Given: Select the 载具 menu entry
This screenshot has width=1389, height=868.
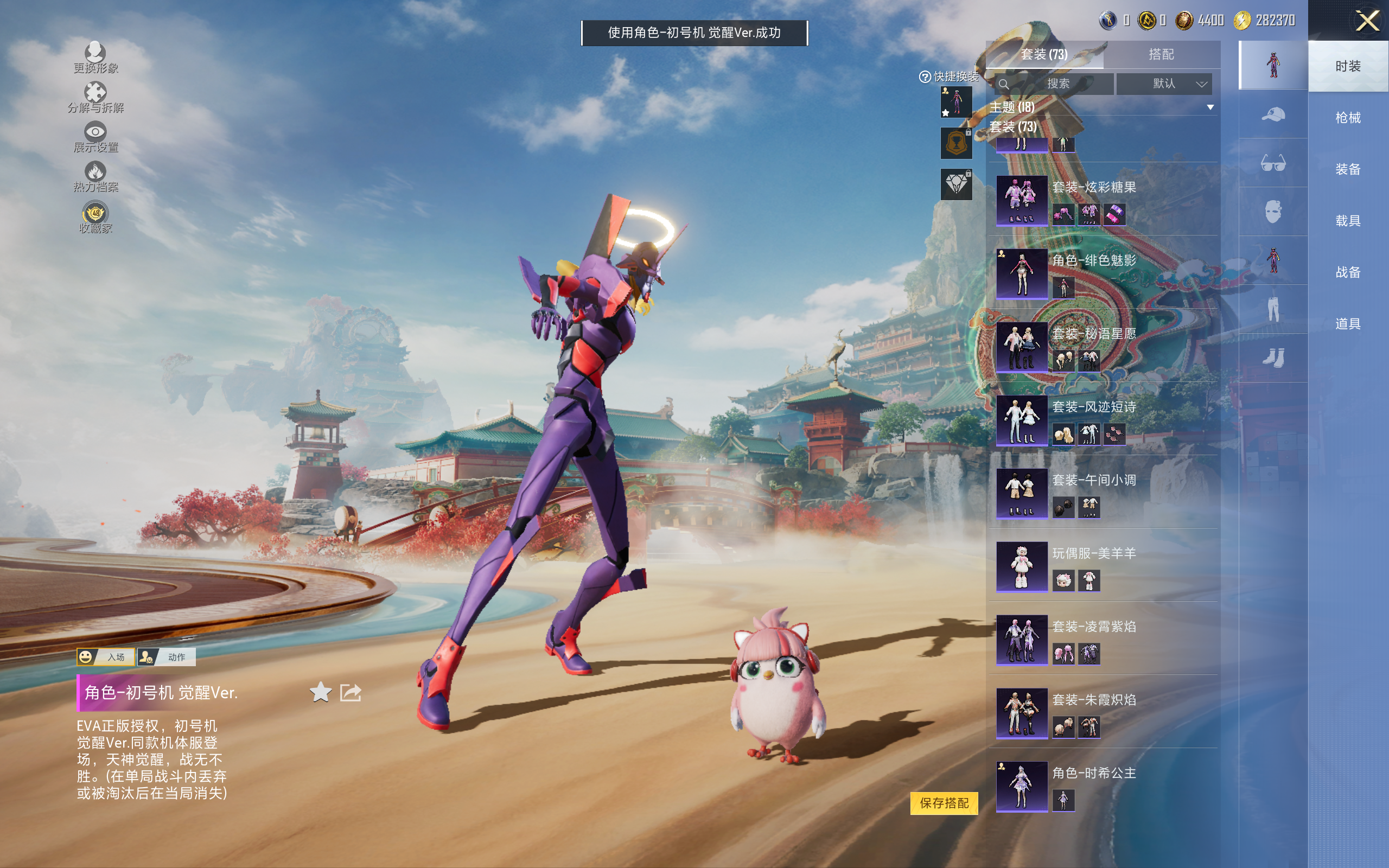Looking at the screenshot, I should point(1348,220).
